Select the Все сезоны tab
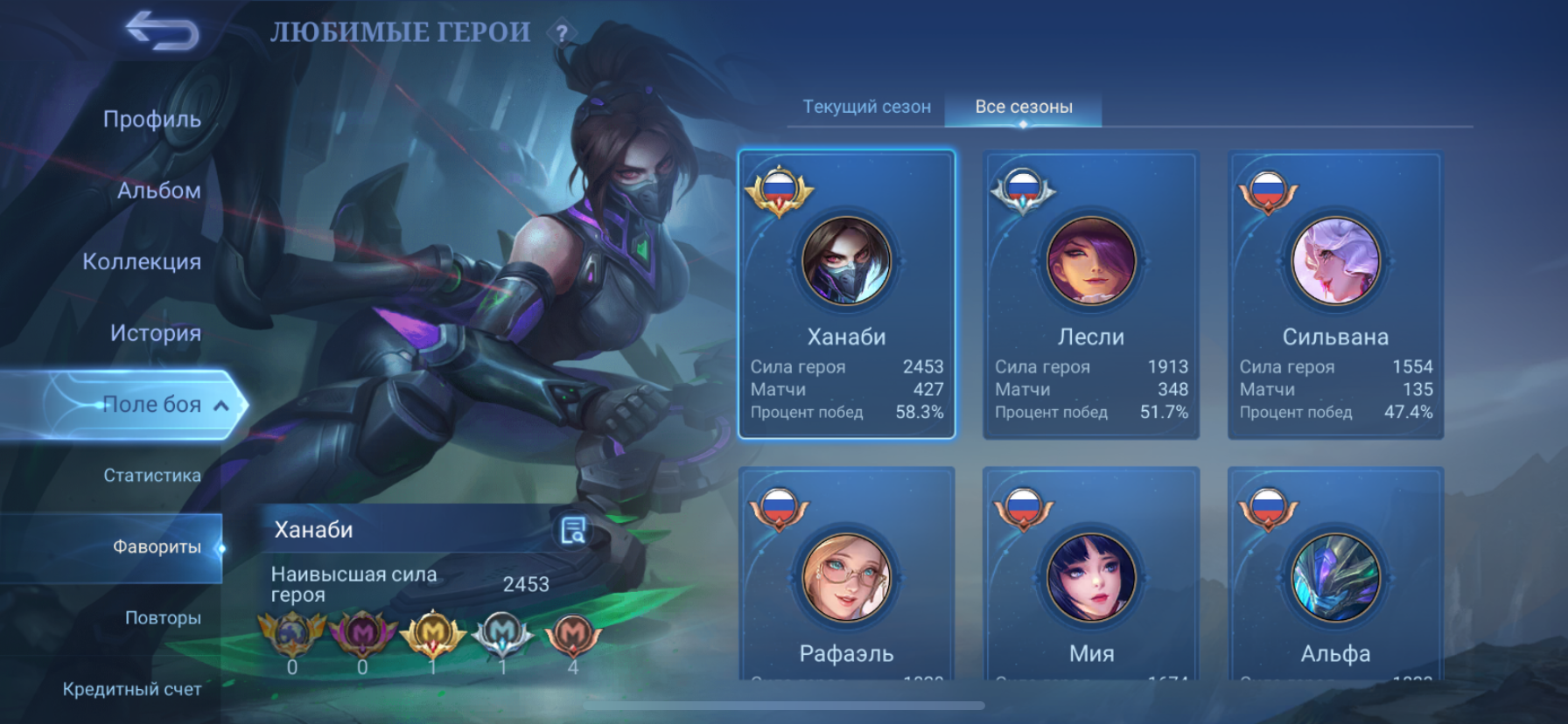Image resolution: width=1568 pixels, height=724 pixels. tap(1024, 107)
